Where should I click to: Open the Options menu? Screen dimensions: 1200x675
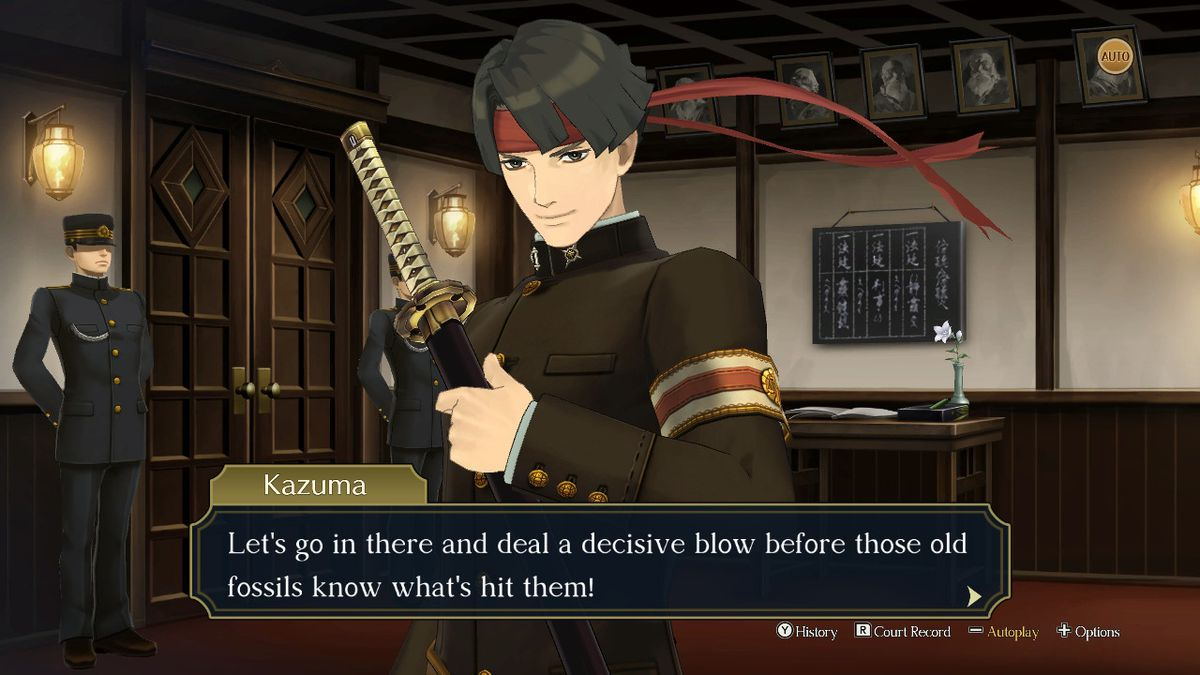[x=1088, y=632]
